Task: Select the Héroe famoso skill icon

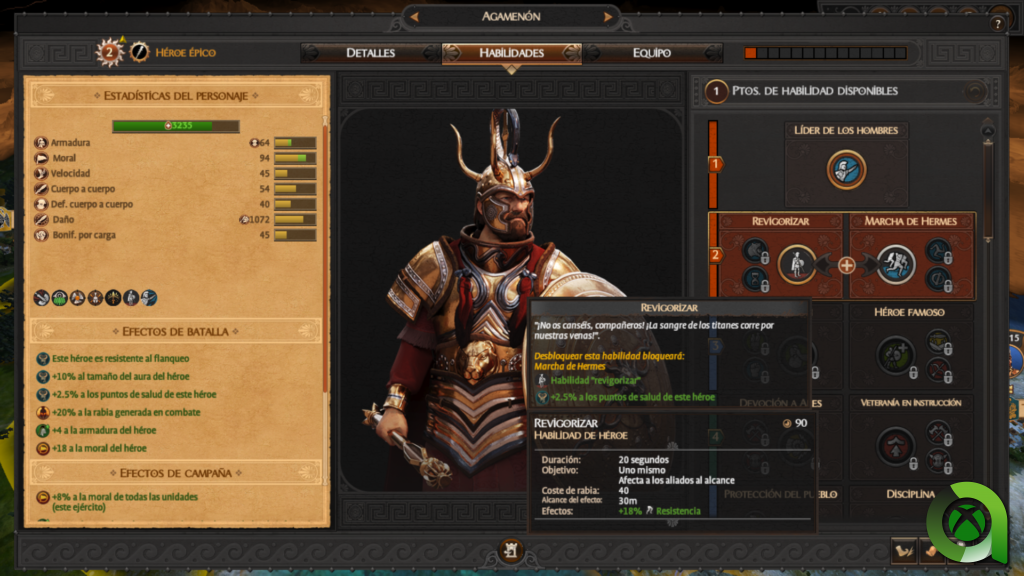Action: pyautogui.click(x=895, y=354)
